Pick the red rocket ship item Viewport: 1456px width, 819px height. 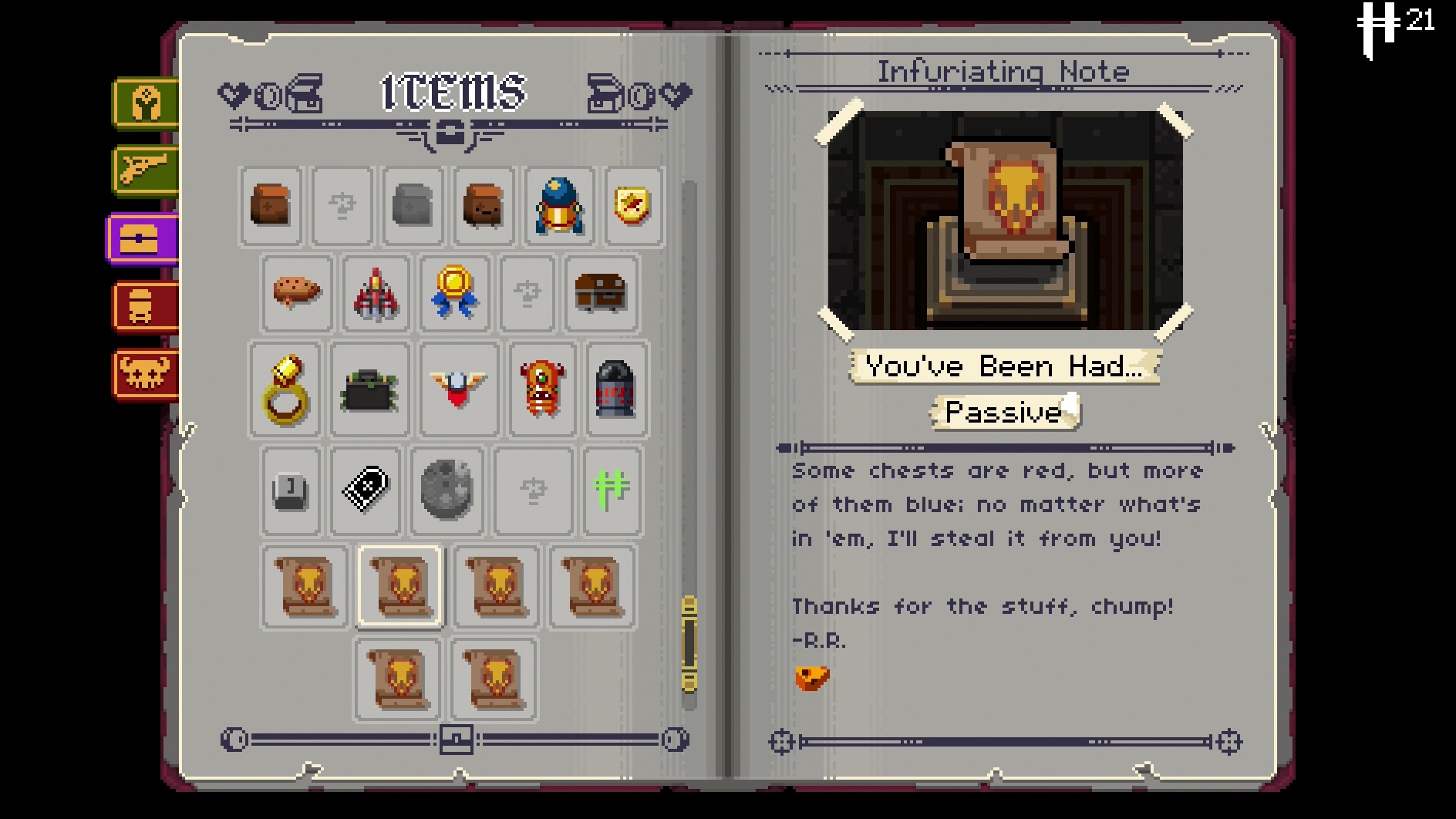(x=376, y=294)
